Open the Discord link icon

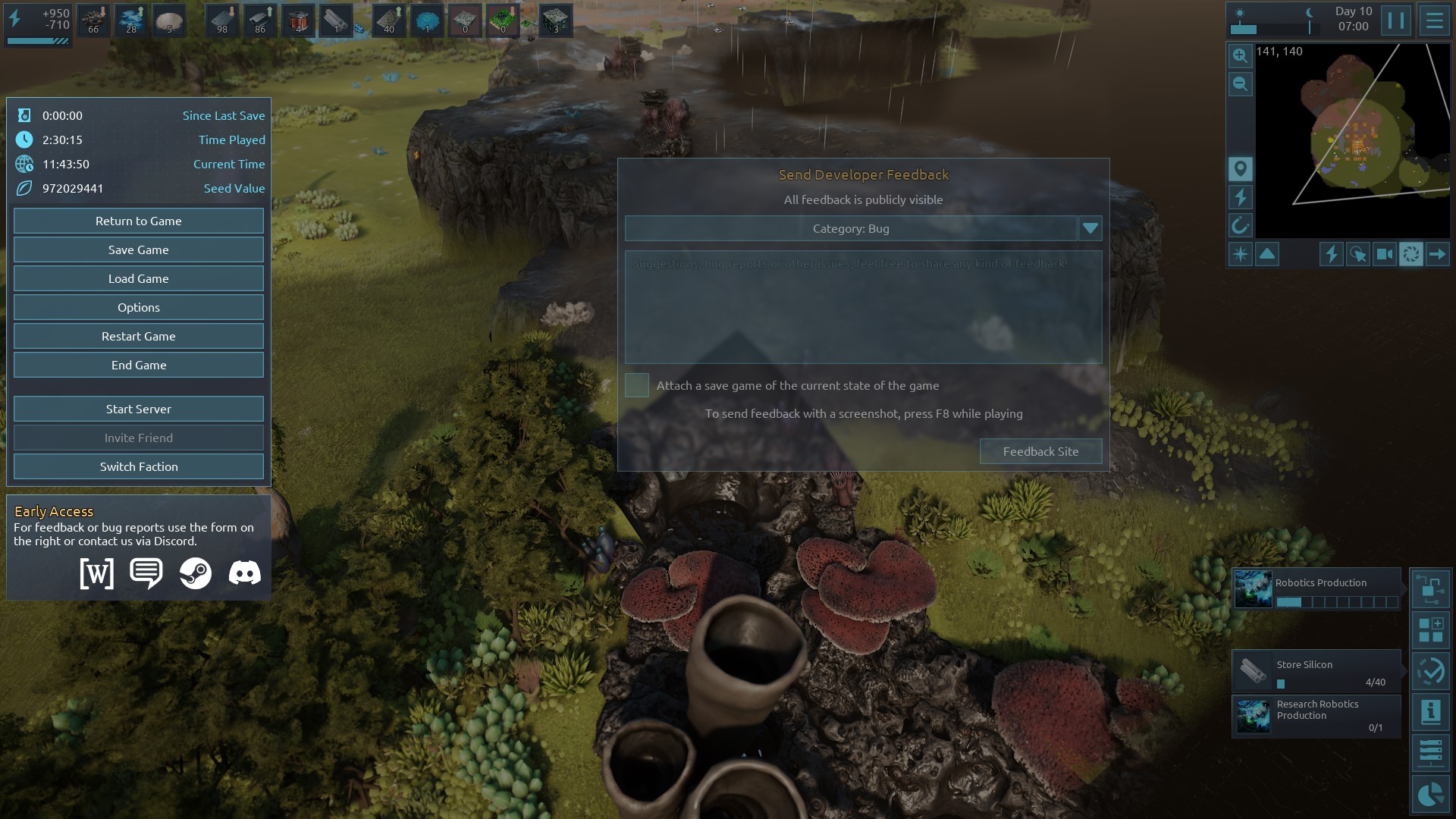tap(244, 573)
